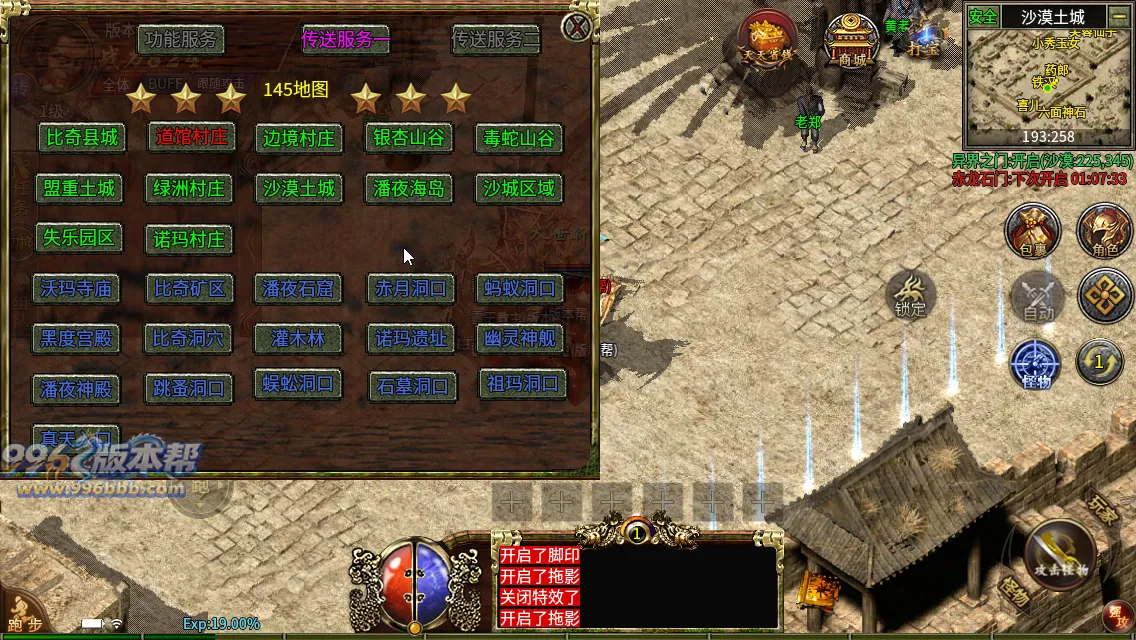Go to 毒蛇山谷
The width and height of the screenshot is (1136, 640).
pos(518,138)
